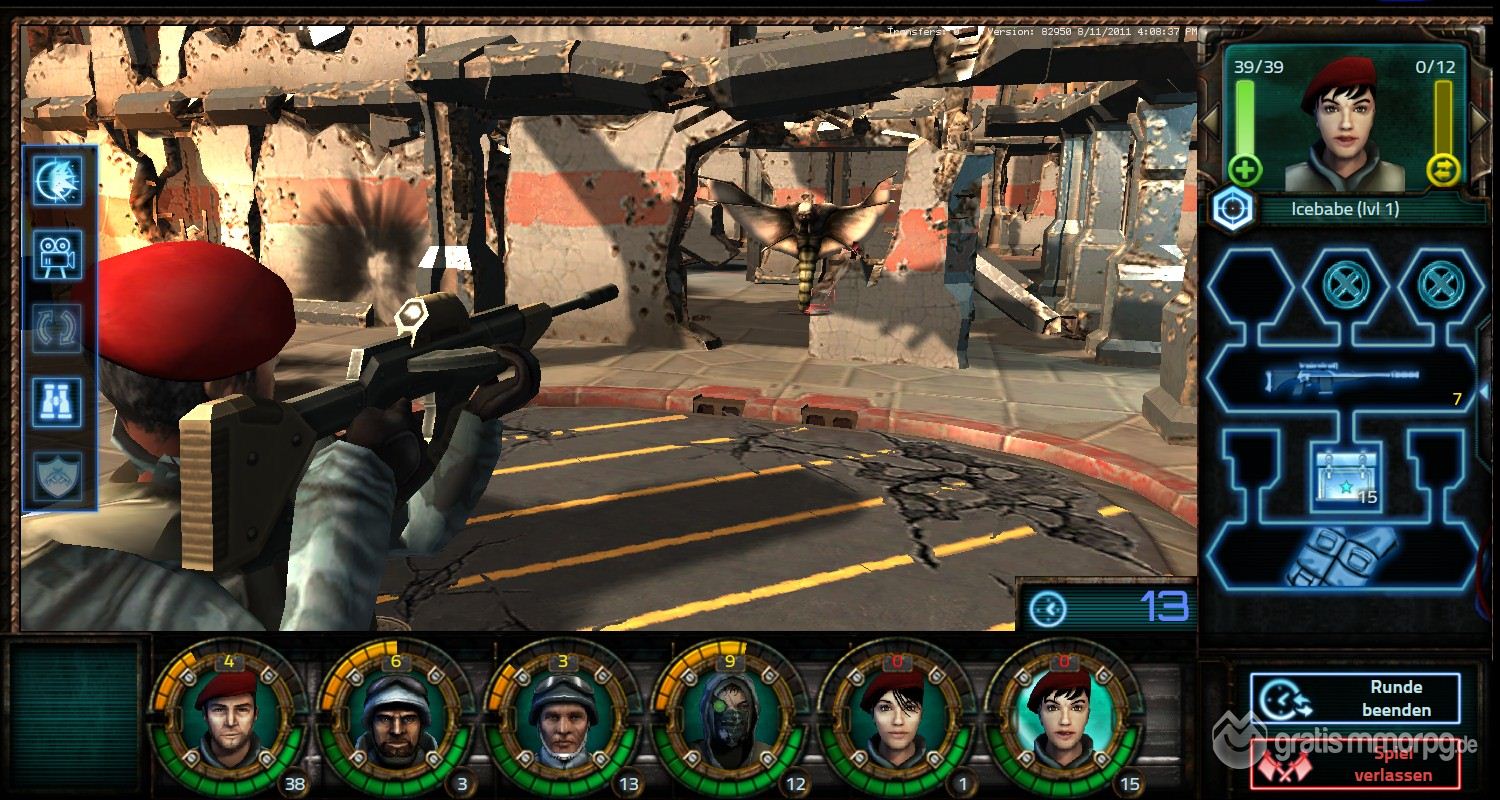
Task: Switch to previous soldier with left arrow
Action: [1208, 120]
